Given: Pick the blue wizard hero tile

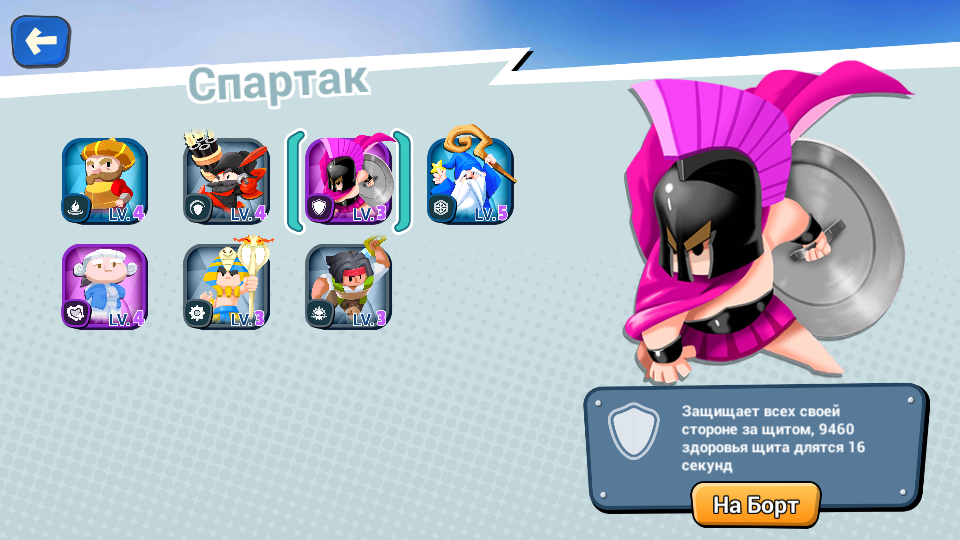Looking at the screenshot, I should click(x=470, y=181).
